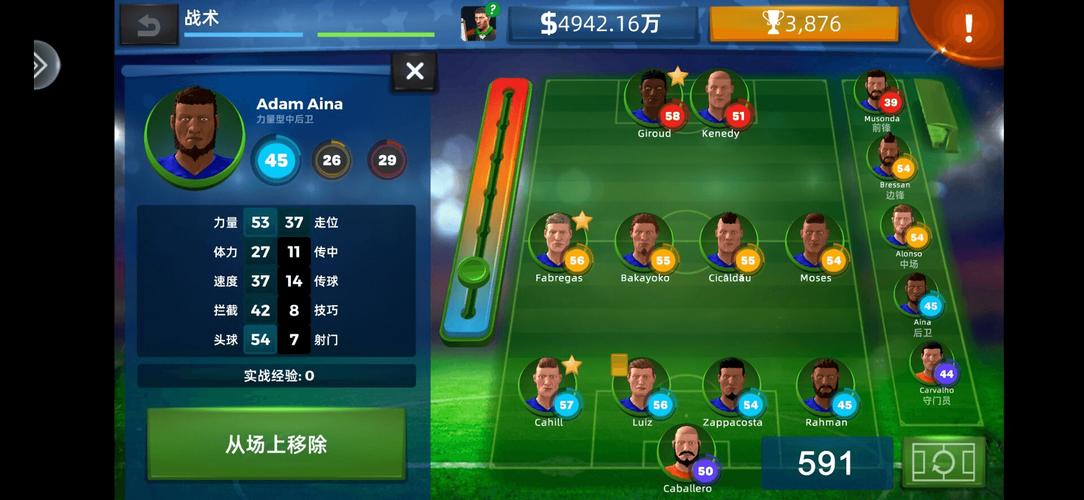Select Kenedy in the forward line
This screenshot has width=1084, height=500.
719,99
